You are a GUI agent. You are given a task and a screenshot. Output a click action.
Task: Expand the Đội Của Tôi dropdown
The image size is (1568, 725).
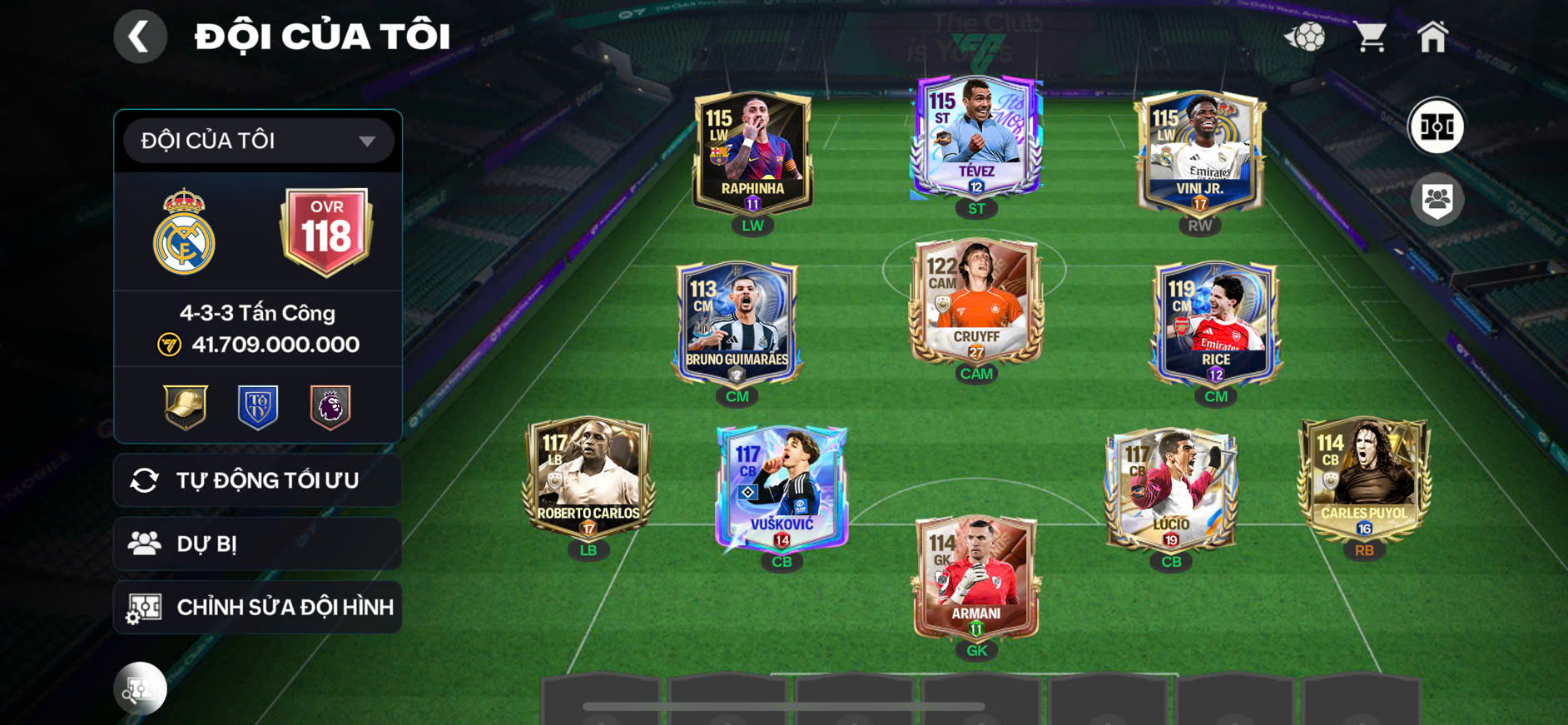(258, 140)
